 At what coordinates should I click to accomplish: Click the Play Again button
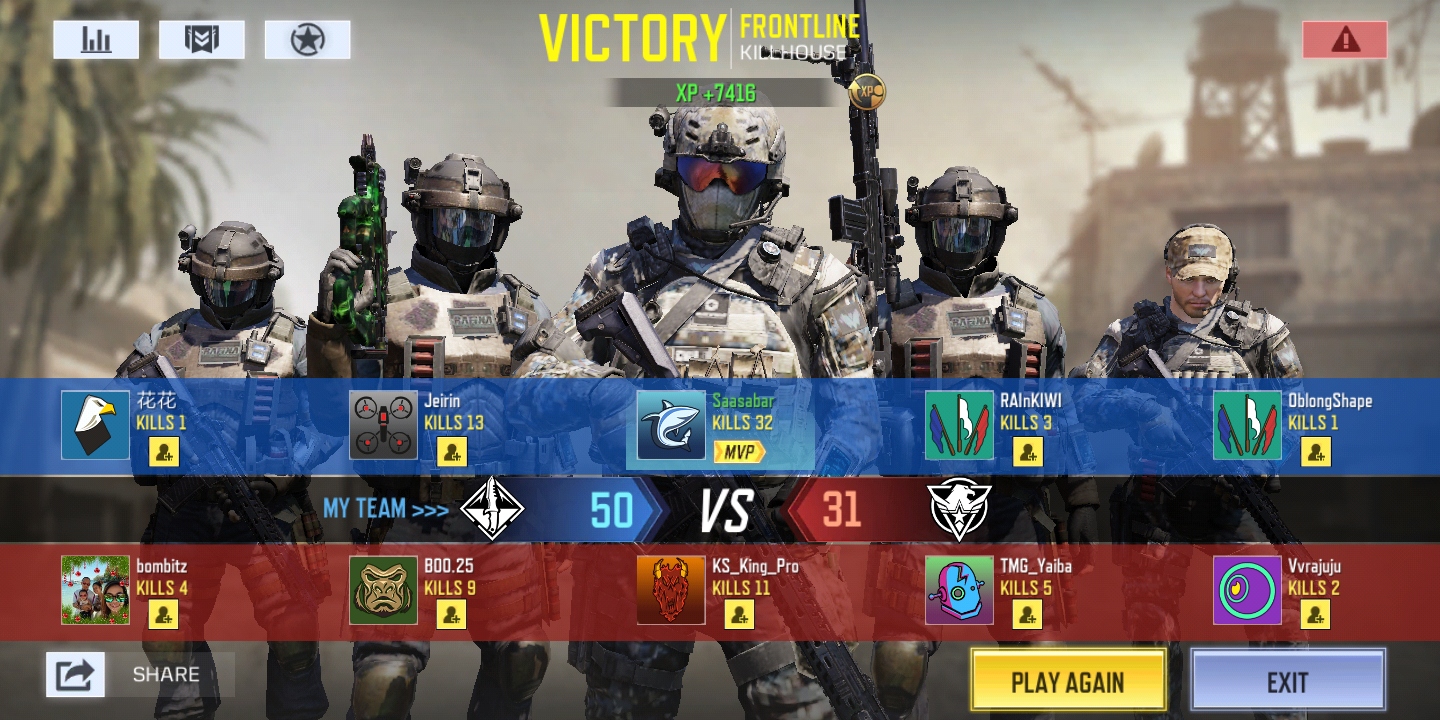[x=1068, y=682]
